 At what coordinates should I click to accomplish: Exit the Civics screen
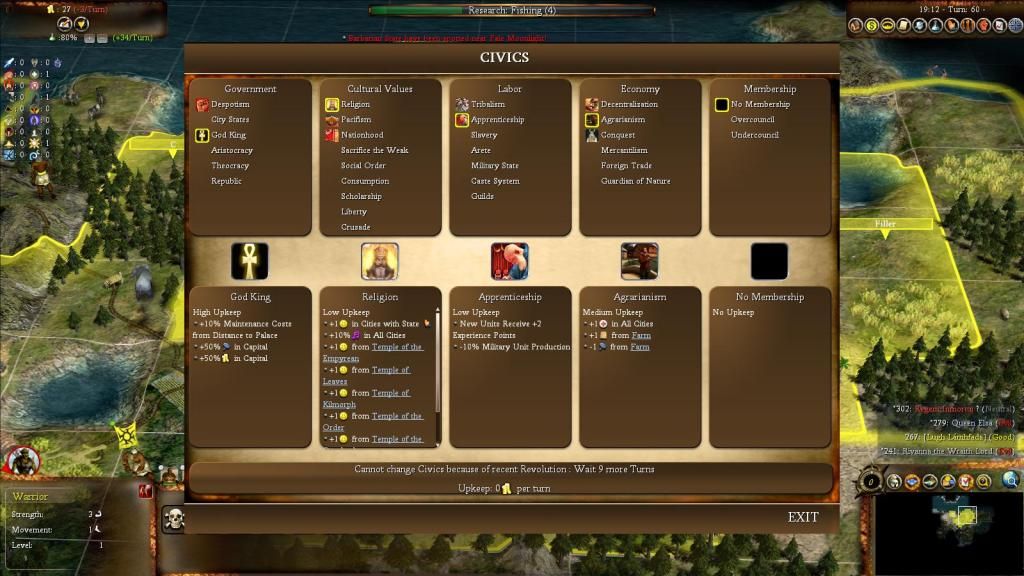[802, 517]
